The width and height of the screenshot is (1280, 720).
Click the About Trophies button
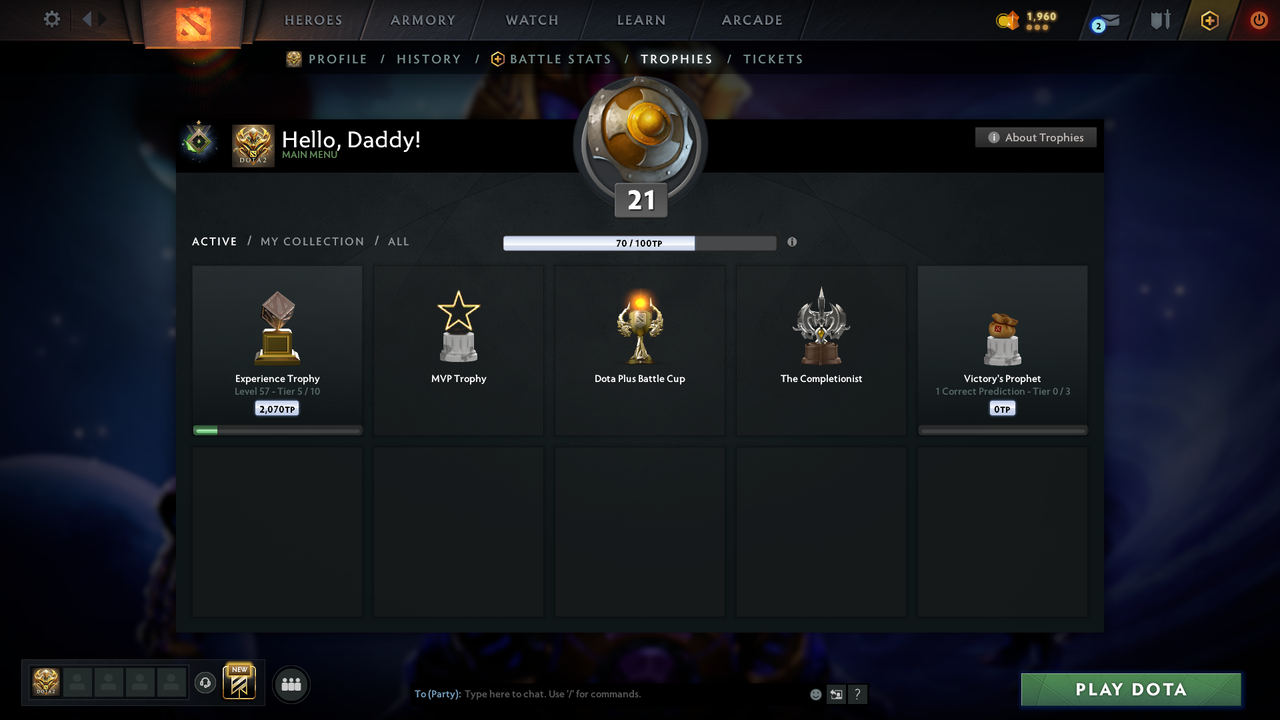[x=1036, y=137]
